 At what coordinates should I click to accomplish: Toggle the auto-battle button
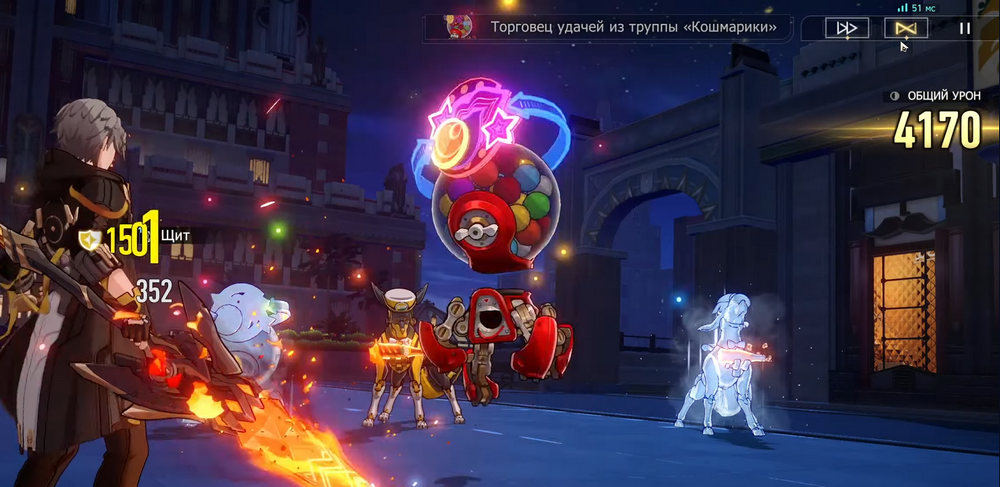(905, 28)
